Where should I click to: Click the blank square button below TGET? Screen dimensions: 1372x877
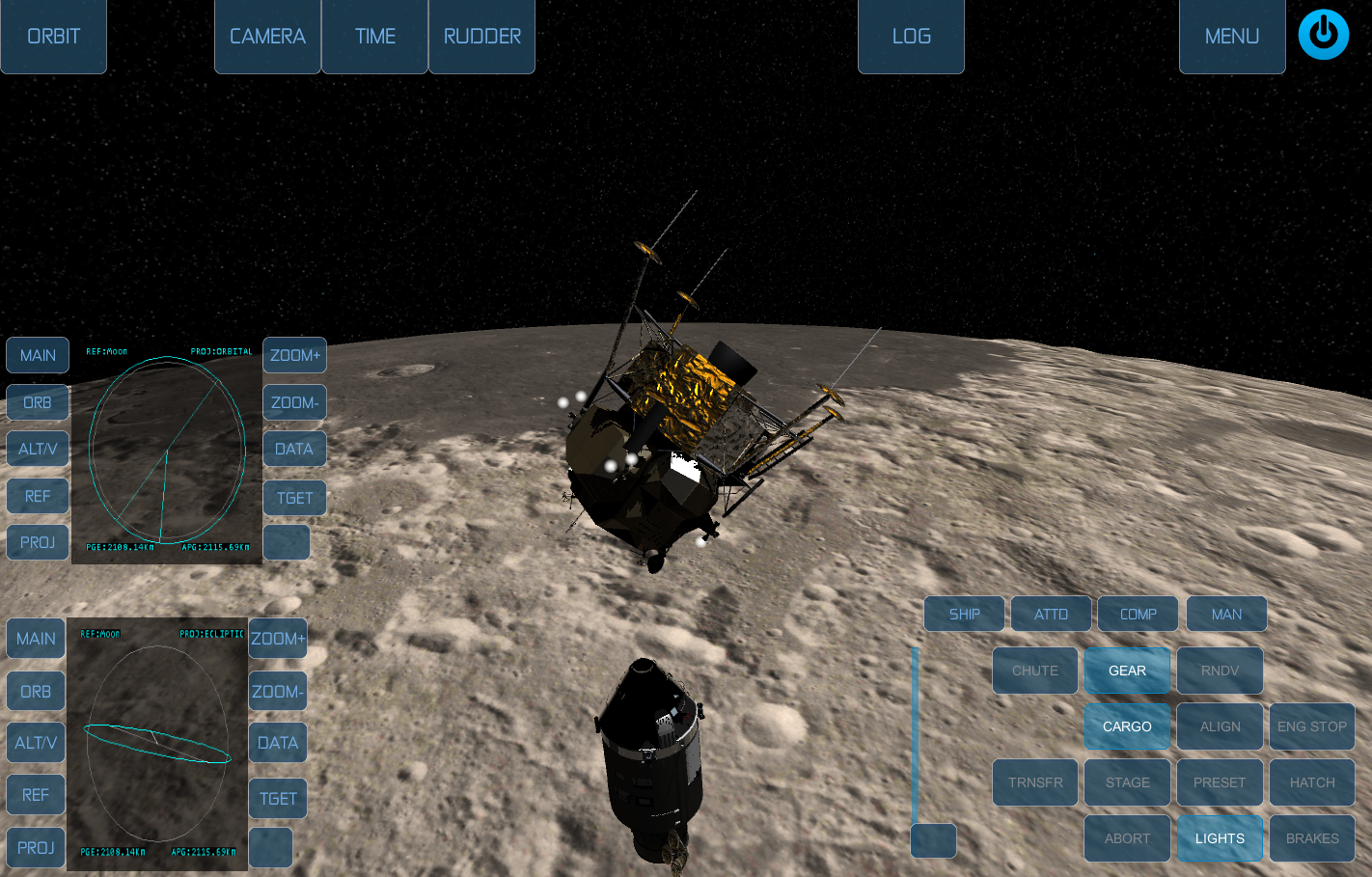286,542
